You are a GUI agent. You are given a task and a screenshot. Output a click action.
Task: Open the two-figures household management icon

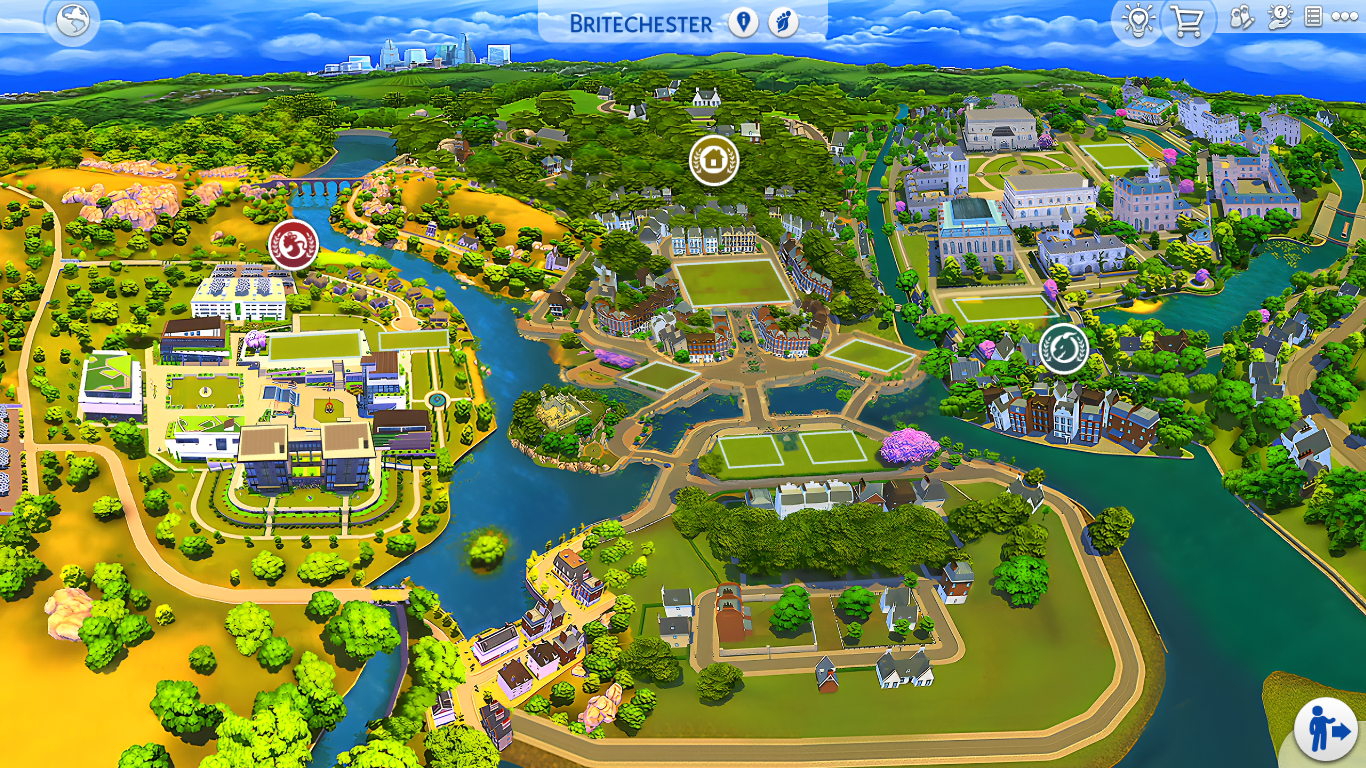click(1241, 18)
